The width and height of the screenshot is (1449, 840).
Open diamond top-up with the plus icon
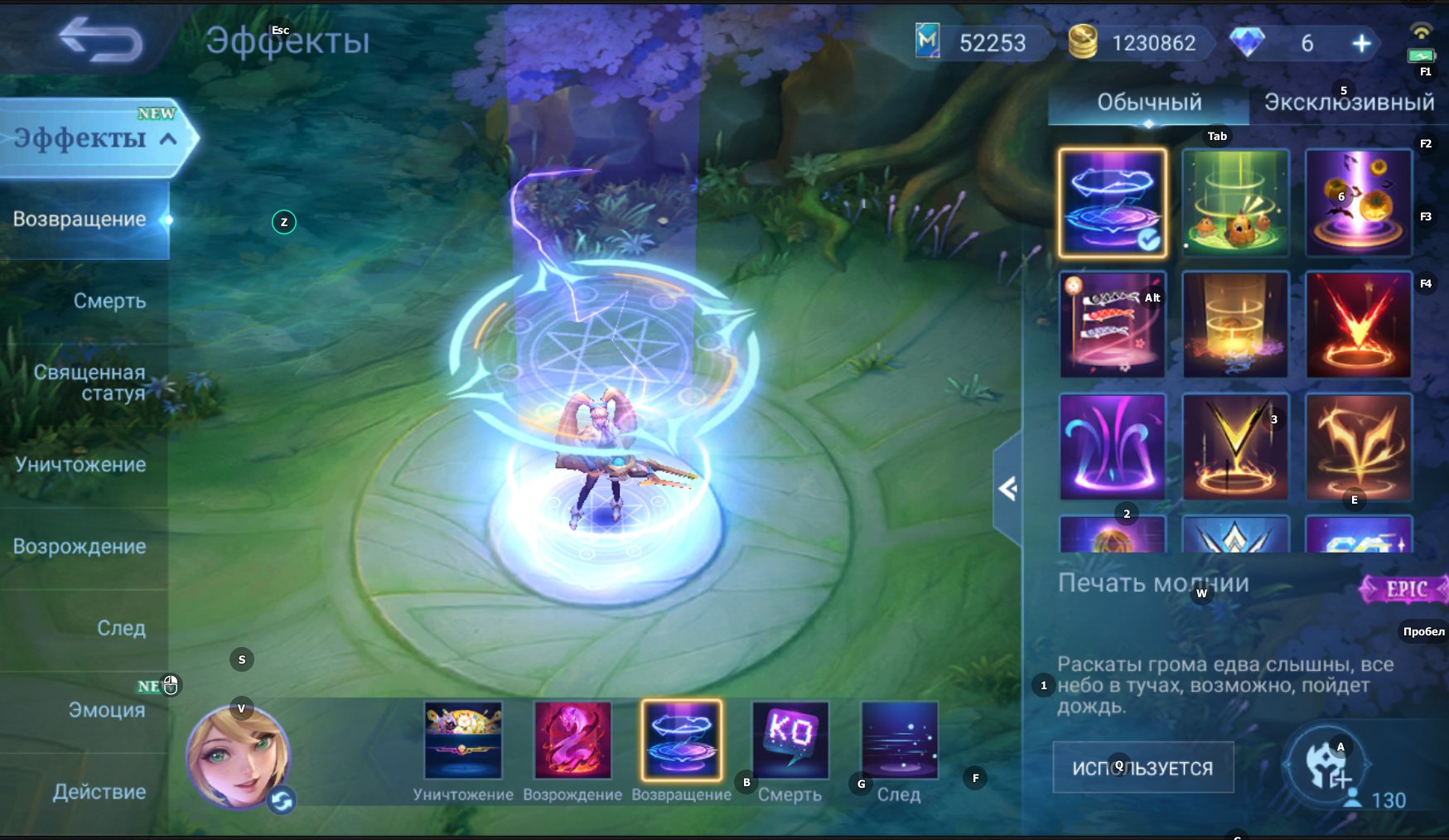tap(1359, 43)
